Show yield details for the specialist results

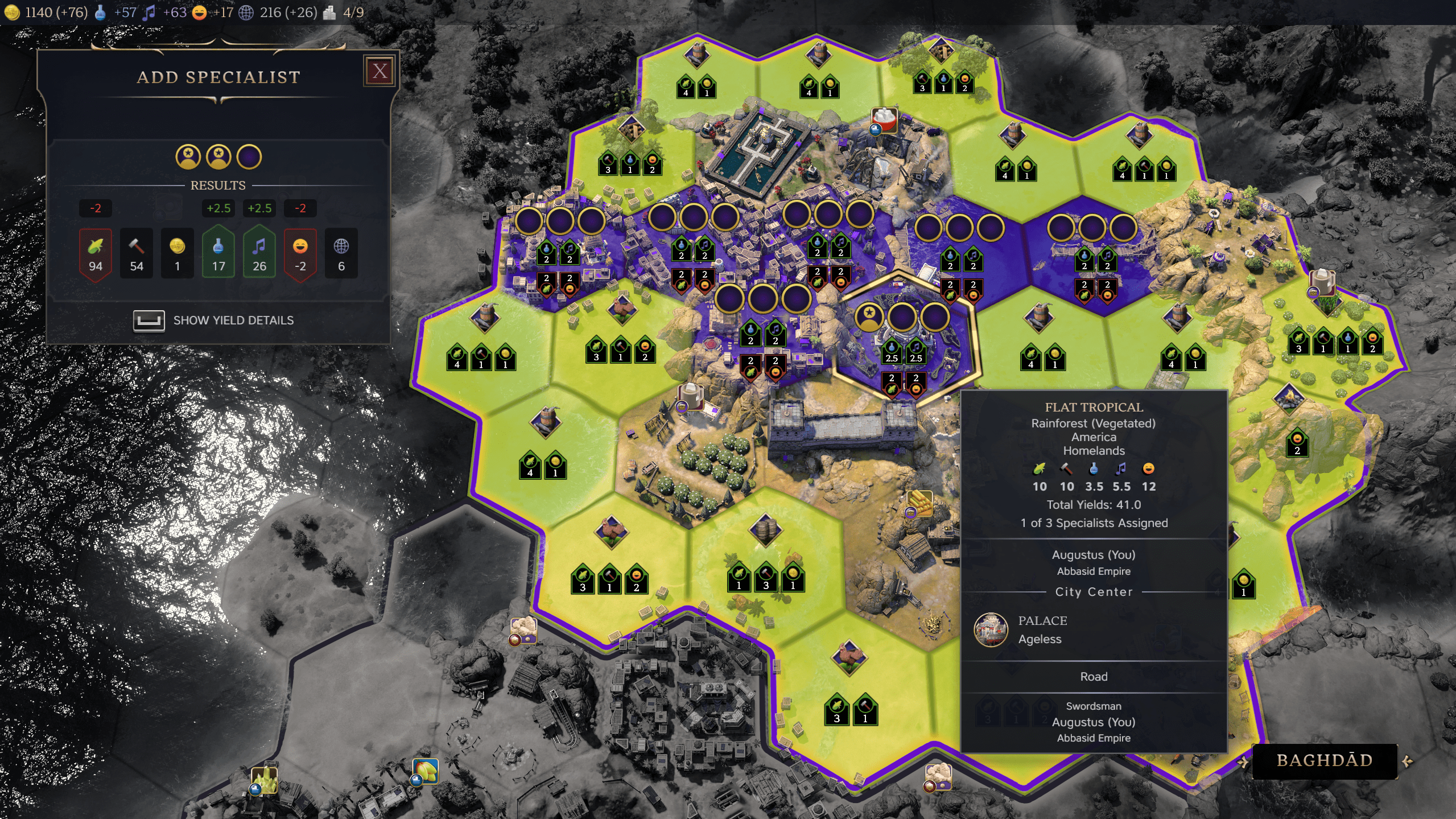coord(214,320)
